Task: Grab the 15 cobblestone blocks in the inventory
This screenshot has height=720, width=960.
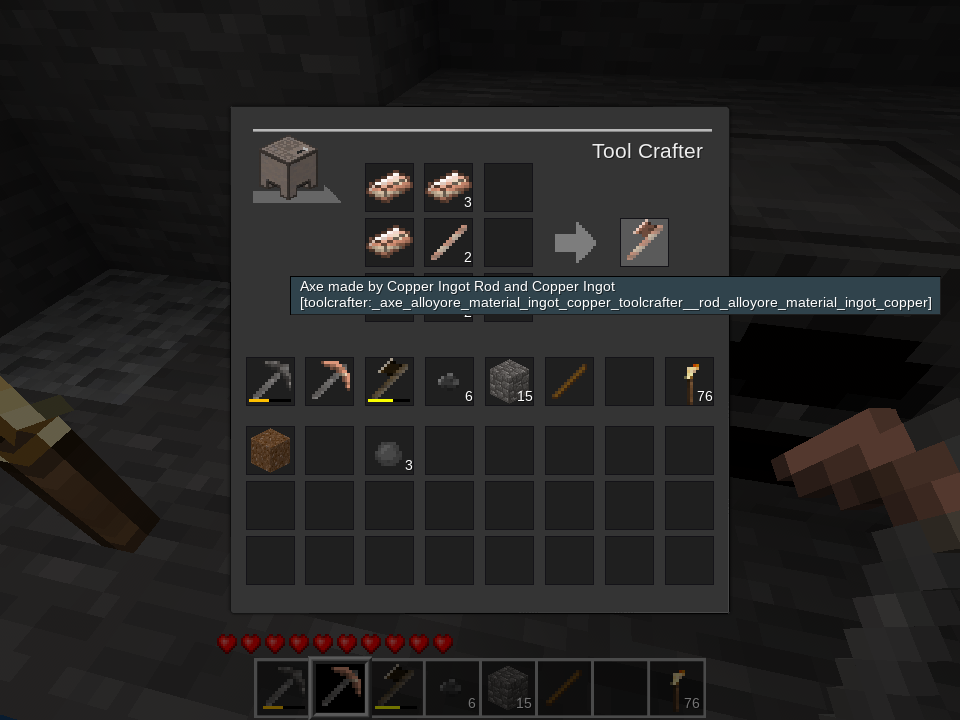Action: tap(509, 381)
